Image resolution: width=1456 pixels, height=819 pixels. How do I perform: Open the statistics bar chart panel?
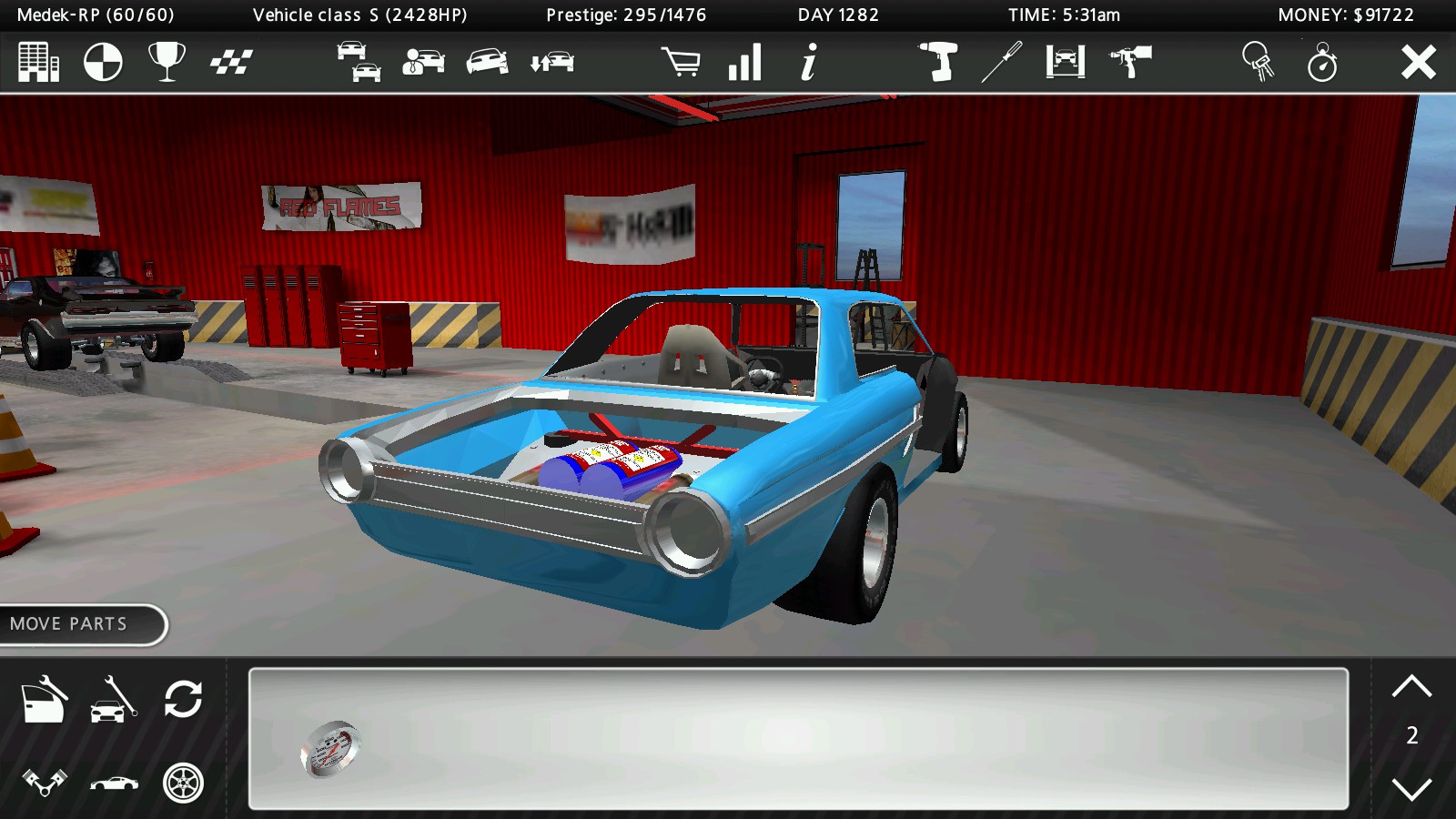[x=744, y=64]
